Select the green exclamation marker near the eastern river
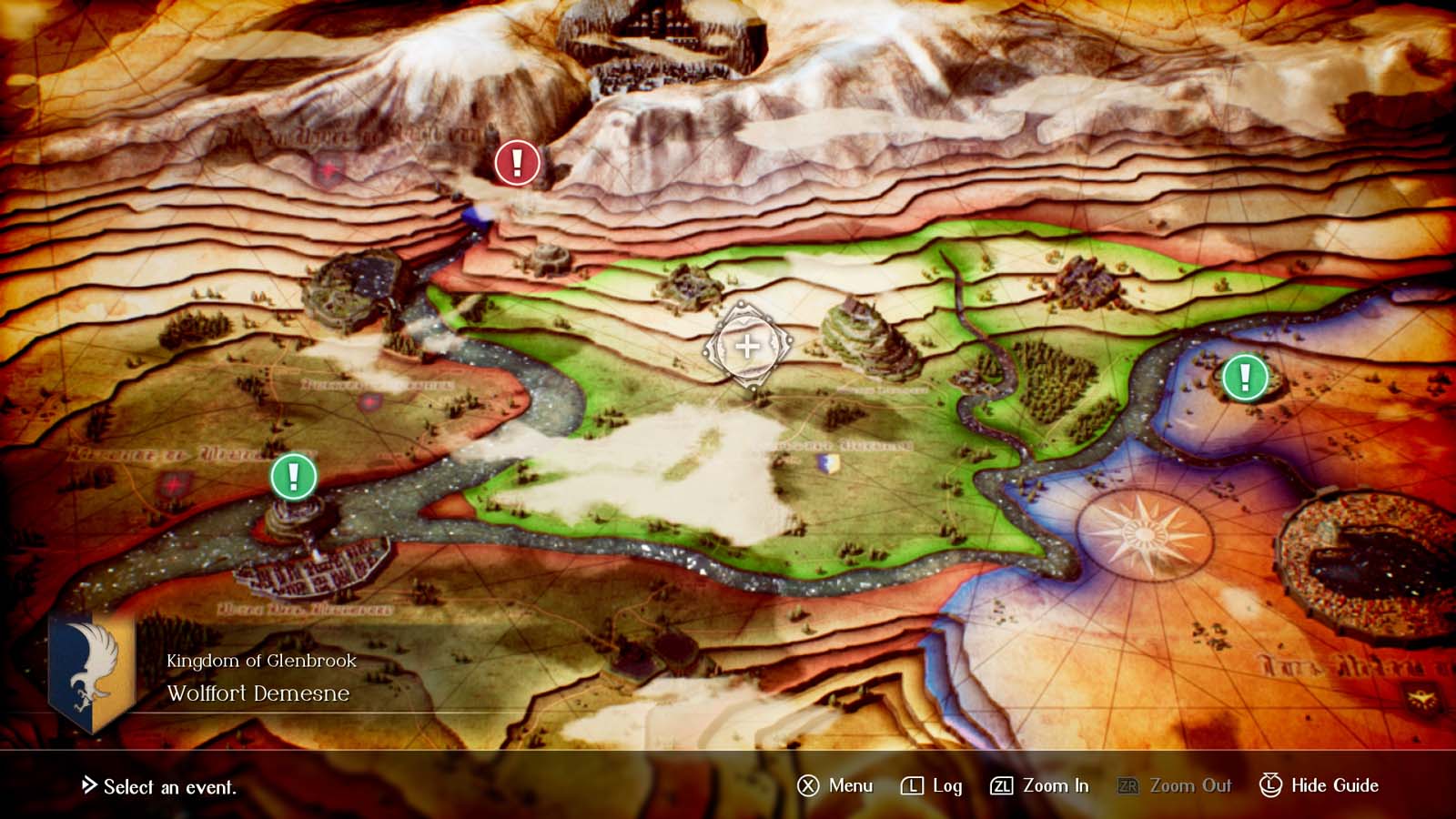The image size is (1456, 819). coord(1243,377)
